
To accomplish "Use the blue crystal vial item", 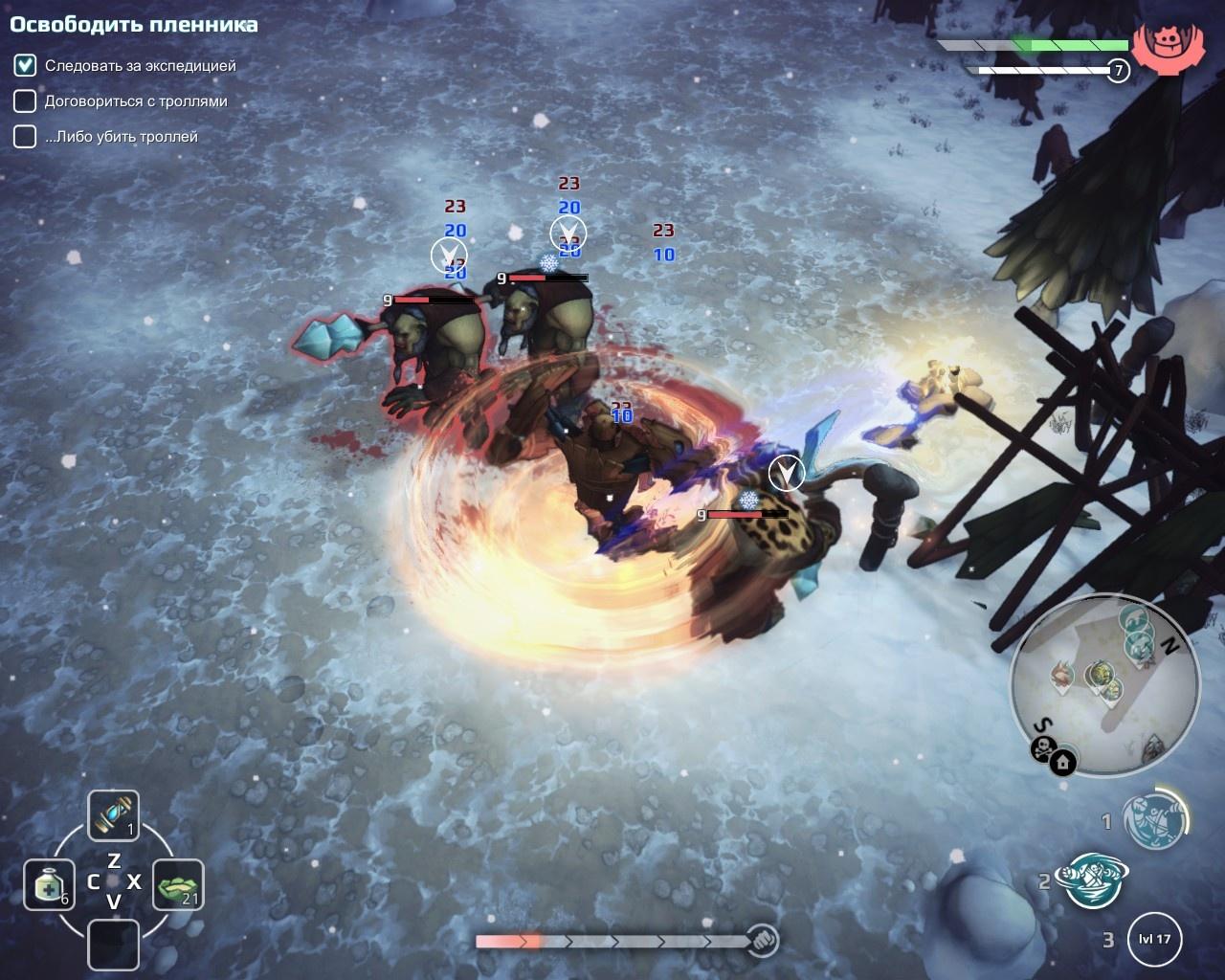I will (x=114, y=815).
